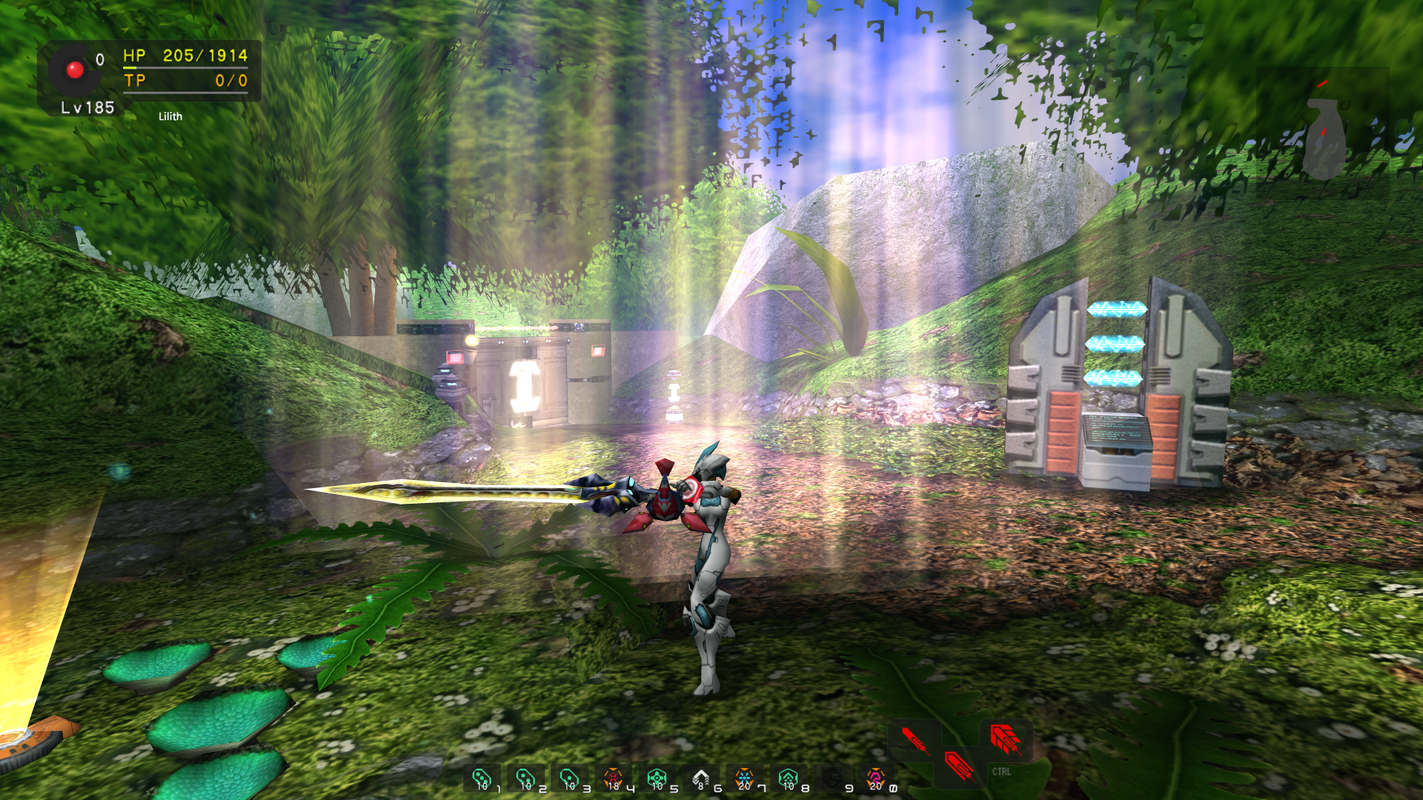Activate the Sol Atomizer icon in slot 4
Screen dimensions: 1423x800
(614, 777)
